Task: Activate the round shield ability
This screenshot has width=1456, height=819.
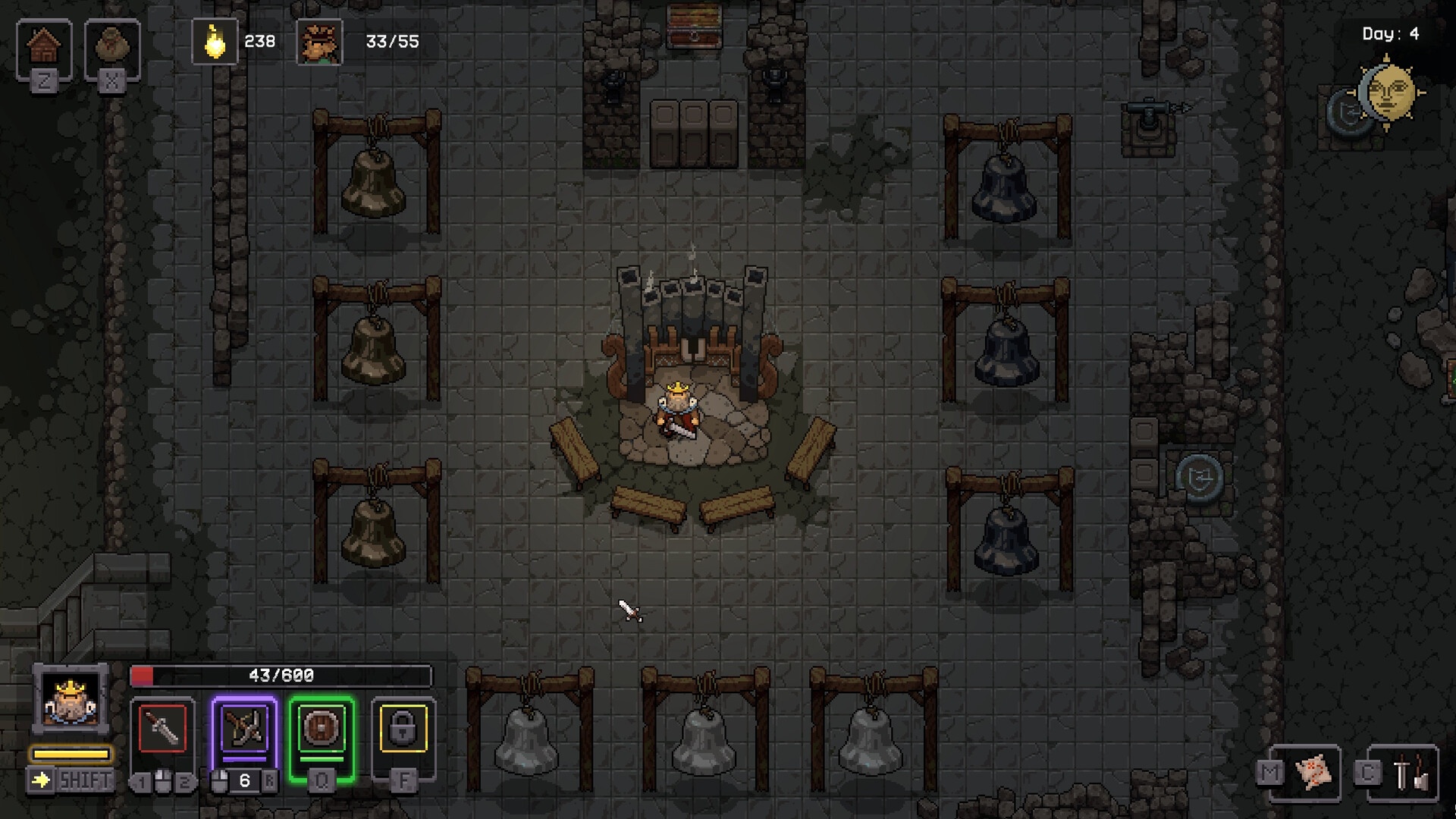Action: pos(322,730)
